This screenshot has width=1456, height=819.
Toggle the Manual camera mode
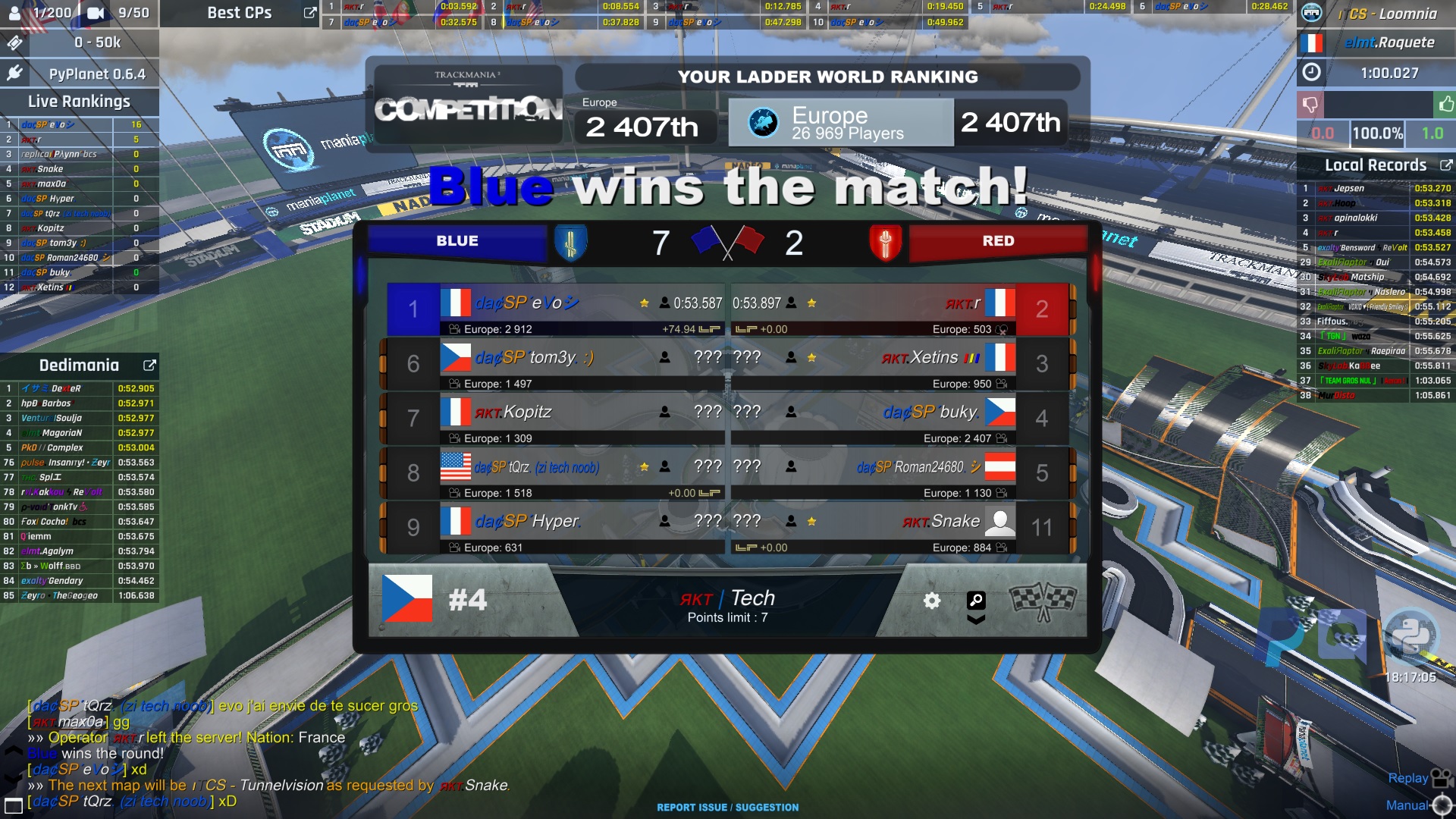[1418, 805]
